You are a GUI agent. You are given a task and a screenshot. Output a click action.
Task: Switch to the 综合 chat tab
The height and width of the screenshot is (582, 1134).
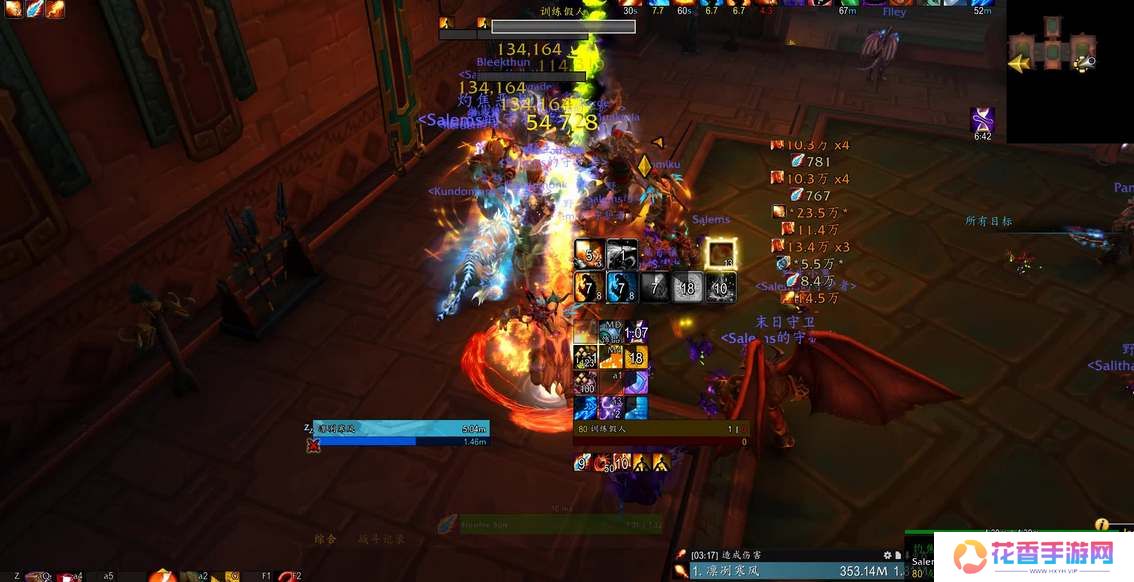click(x=325, y=539)
